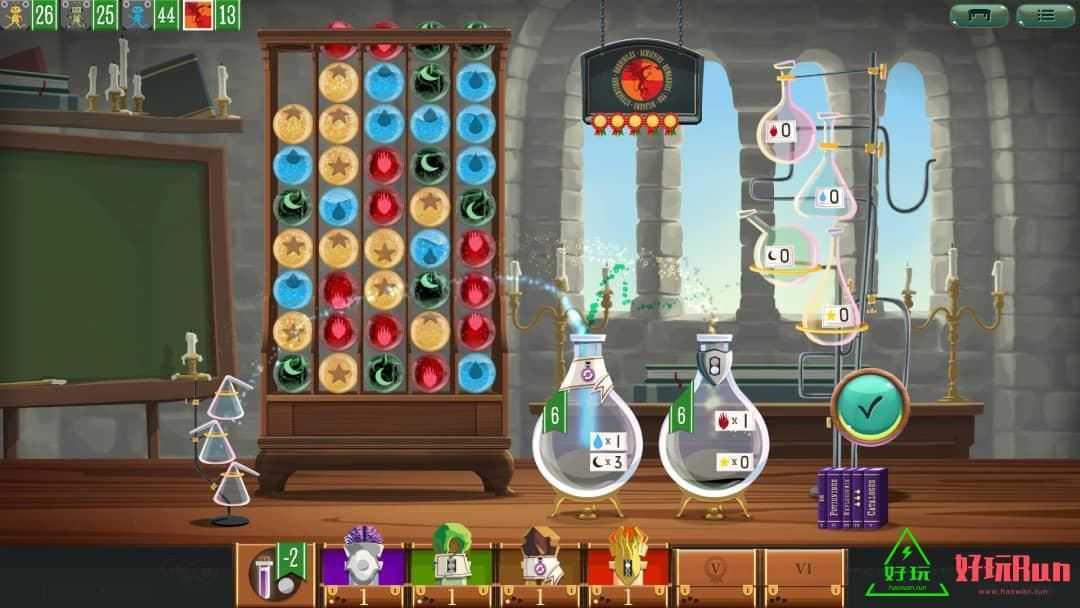Select the grey robot player portrait
1080x608 pixels.
point(74,14)
